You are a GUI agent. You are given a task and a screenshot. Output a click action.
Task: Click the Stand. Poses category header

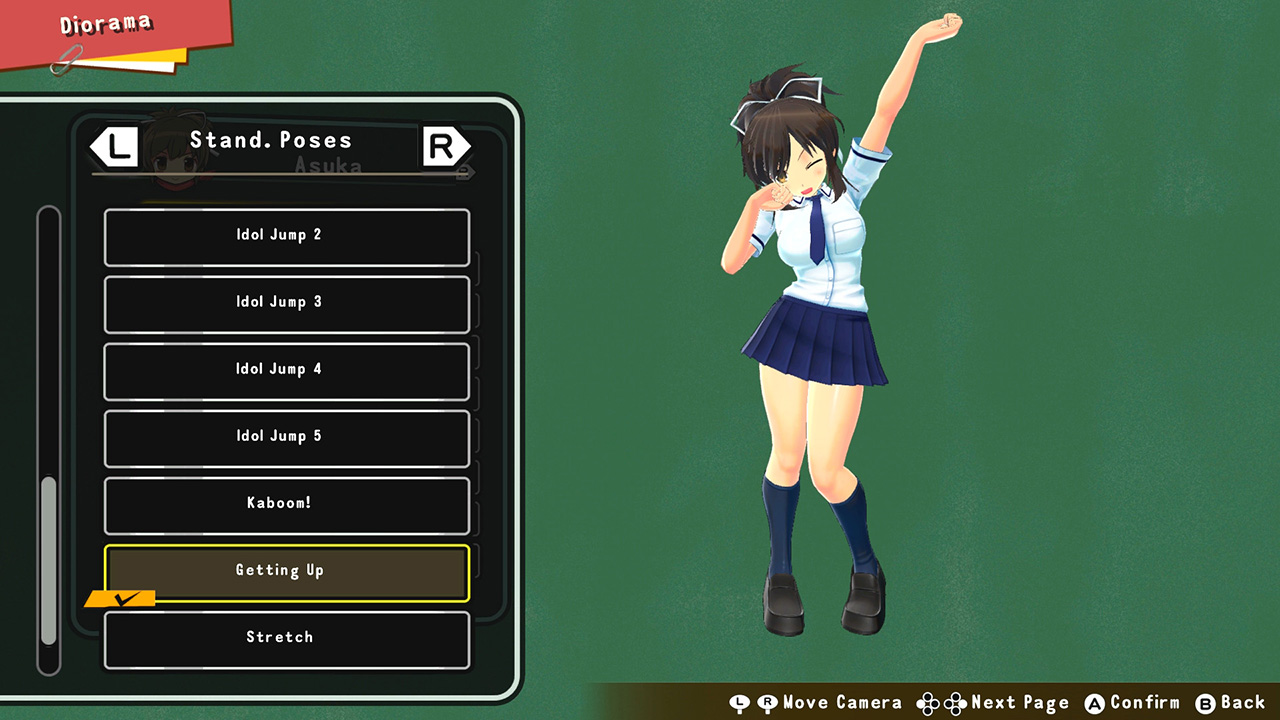[x=271, y=140]
